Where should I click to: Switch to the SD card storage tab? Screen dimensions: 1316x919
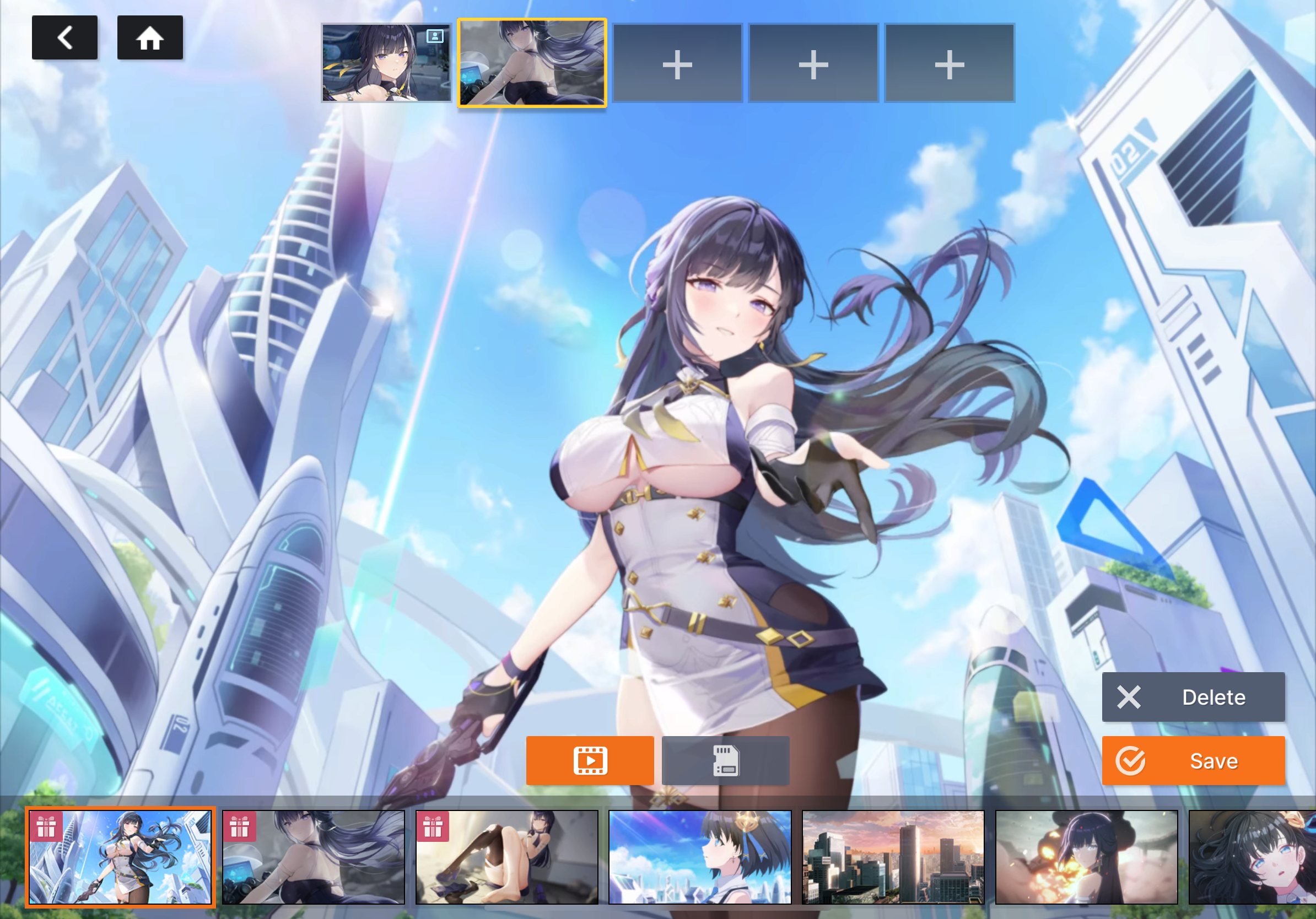click(x=725, y=761)
